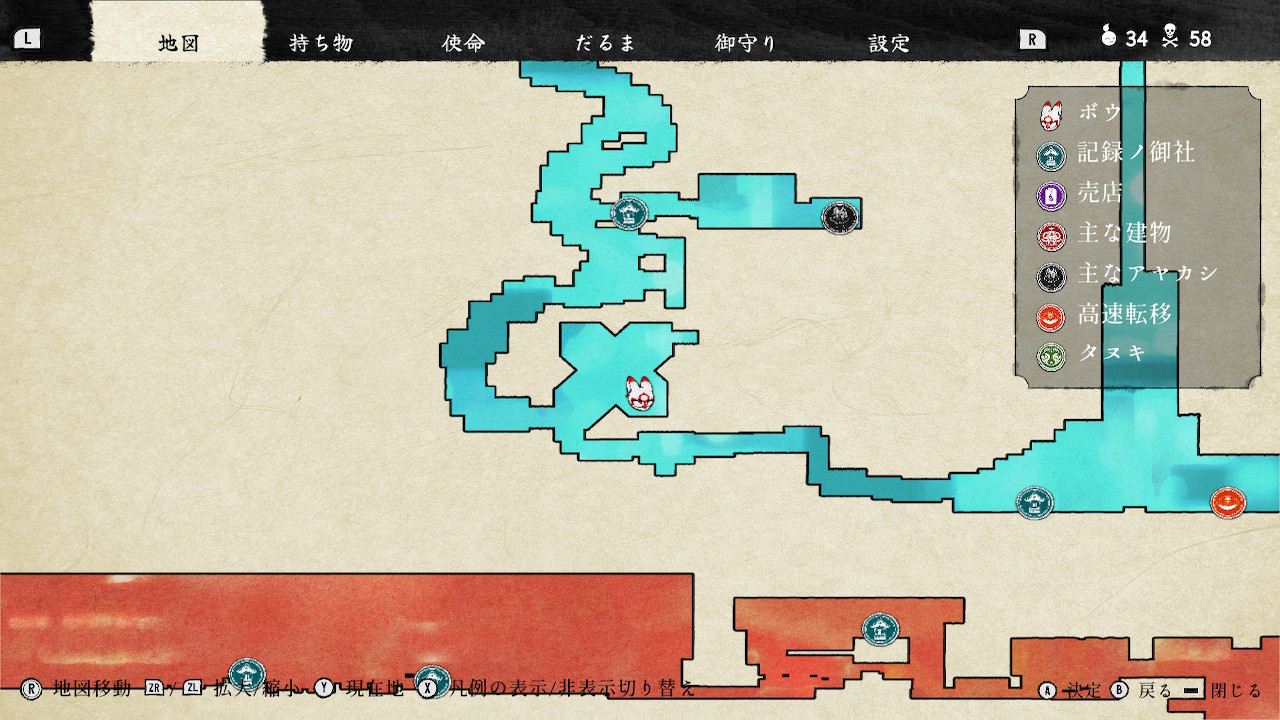Select the shrine marker beside the orange fast travel marker
The image size is (1280, 720).
tap(1034, 502)
